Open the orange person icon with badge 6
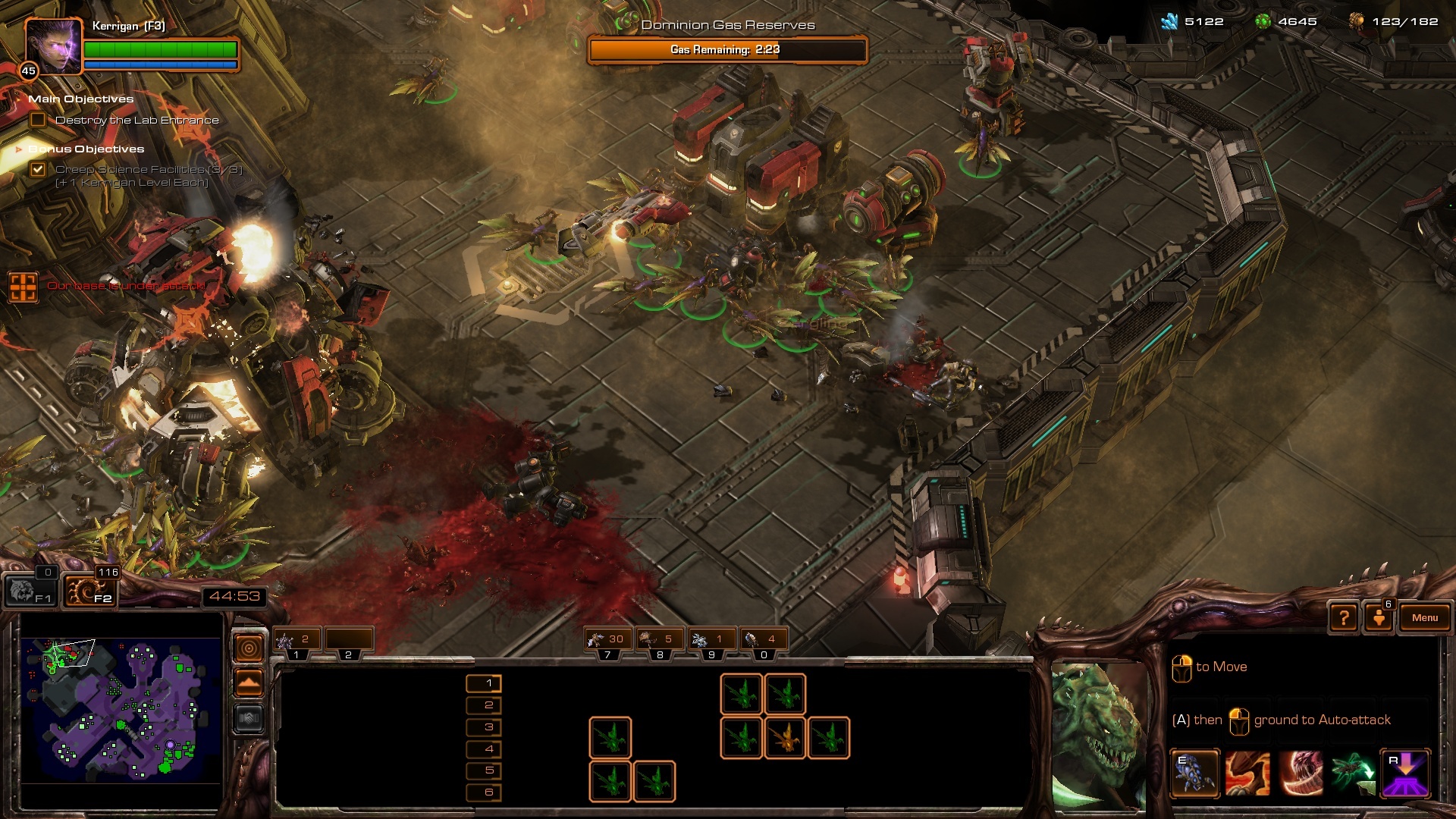The image size is (1456, 819). (1379, 617)
